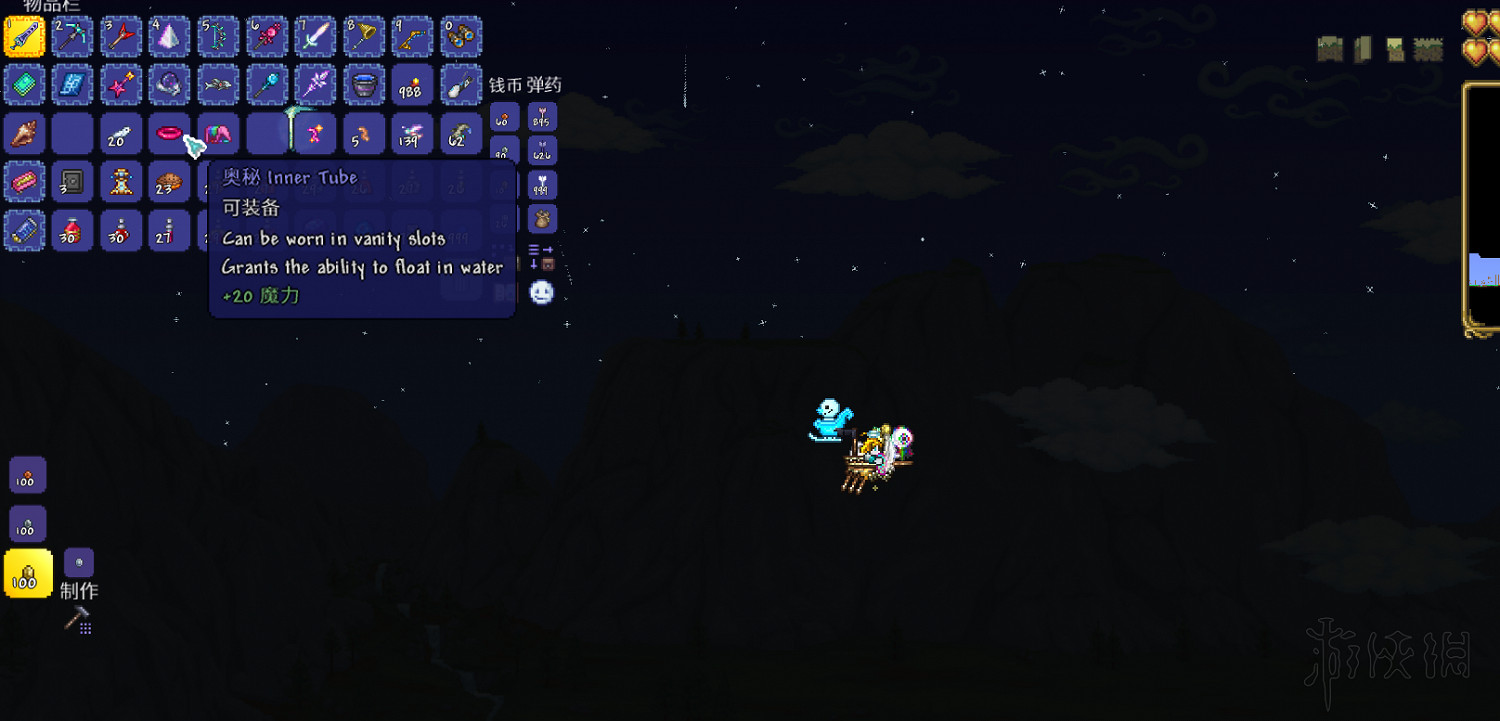Click the conch shell inventory item
This screenshot has height=721, width=1500.
(24, 133)
